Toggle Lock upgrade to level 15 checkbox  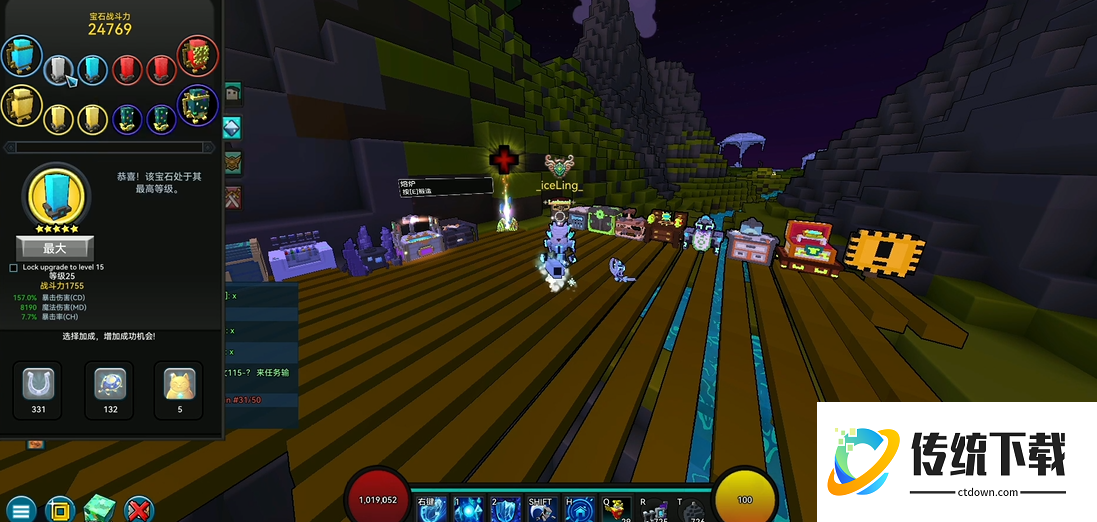pyautogui.click(x=13, y=268)
